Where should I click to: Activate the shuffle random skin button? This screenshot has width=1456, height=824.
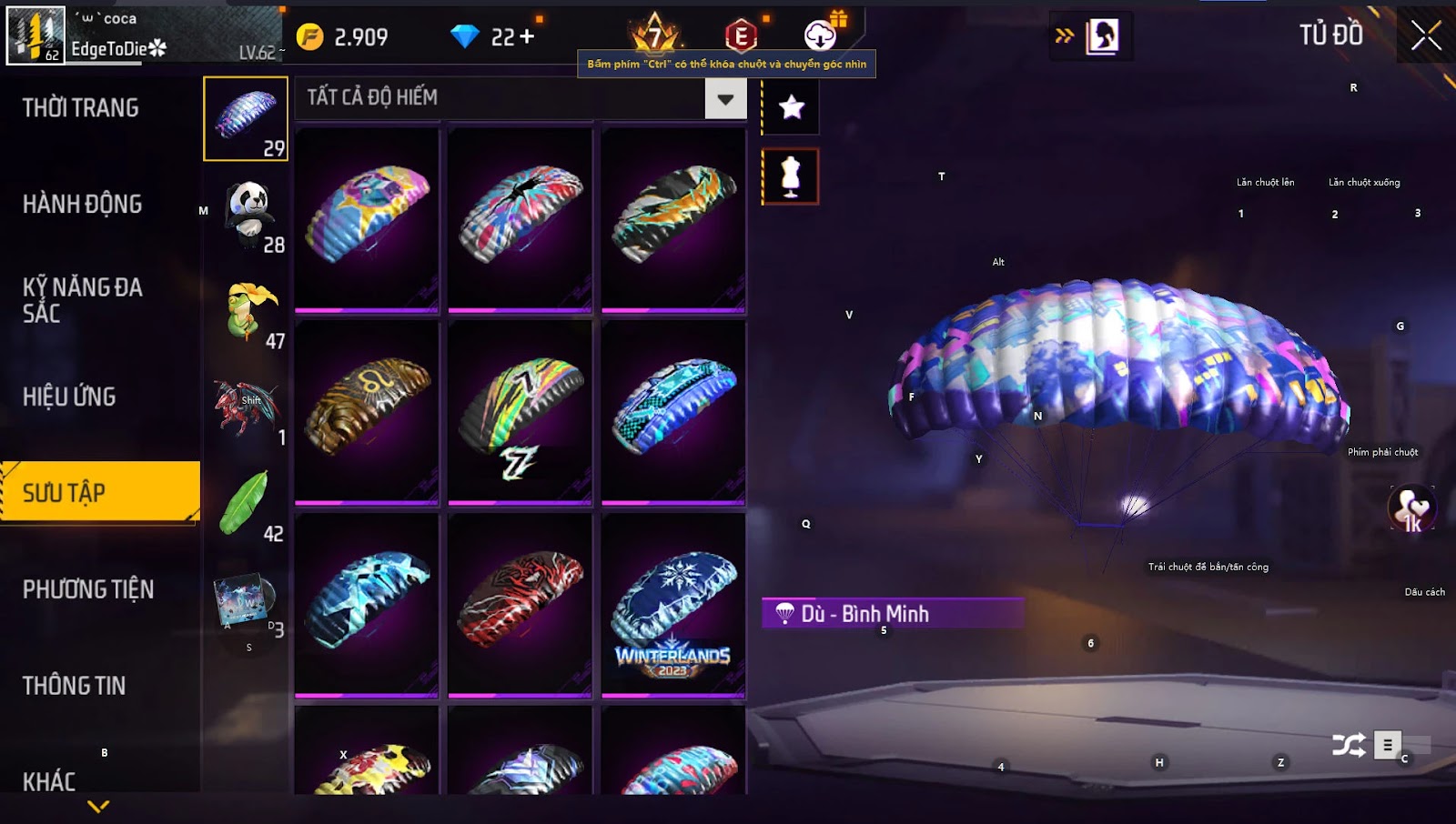[x=1349, y=746]
